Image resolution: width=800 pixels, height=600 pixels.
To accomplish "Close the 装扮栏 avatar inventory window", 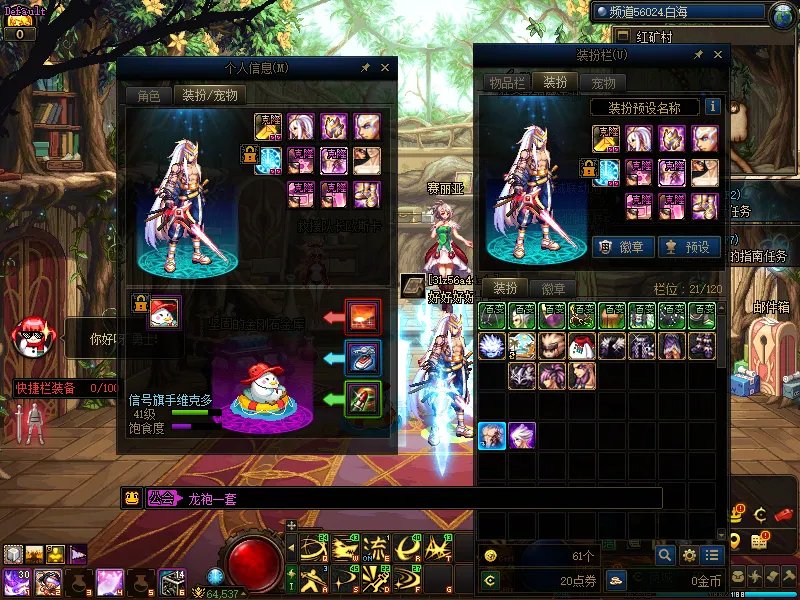I will pos(715,55).
